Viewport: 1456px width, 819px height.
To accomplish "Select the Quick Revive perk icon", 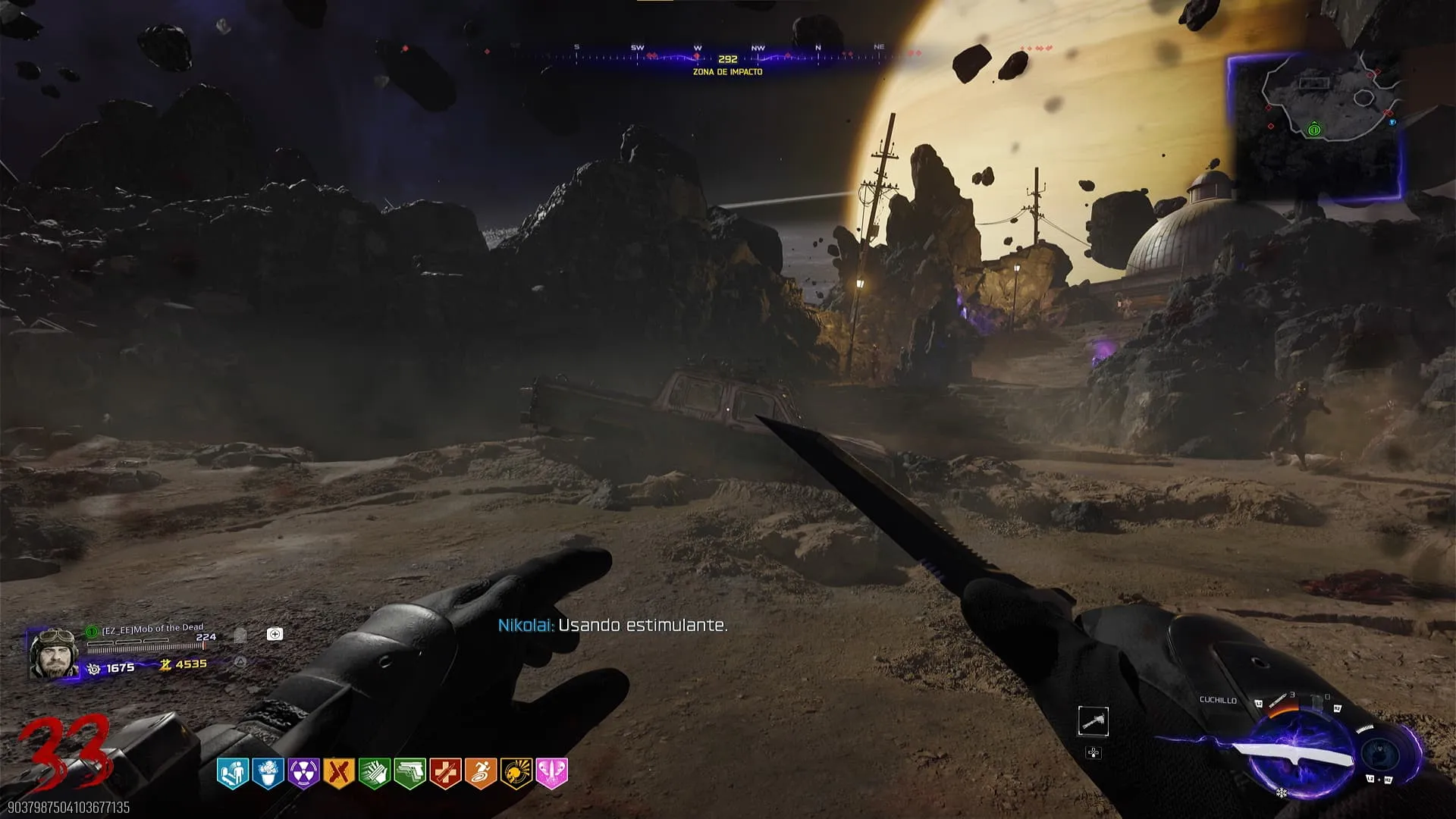I will (232, 773).
